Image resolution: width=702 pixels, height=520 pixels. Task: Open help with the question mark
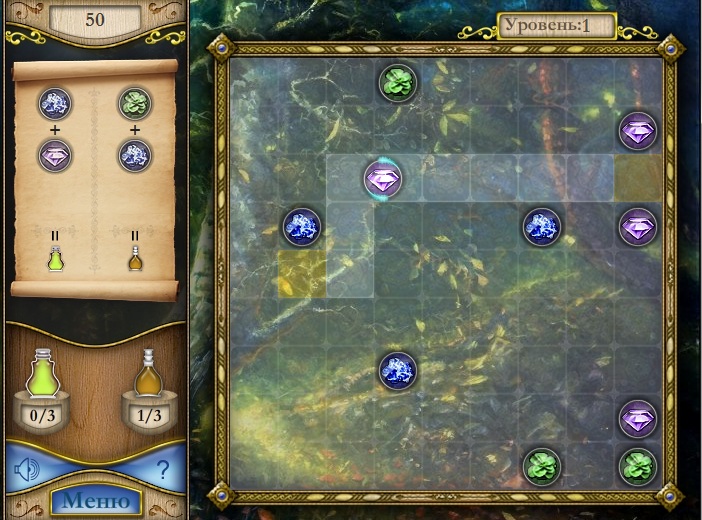[x=163, y=470]
